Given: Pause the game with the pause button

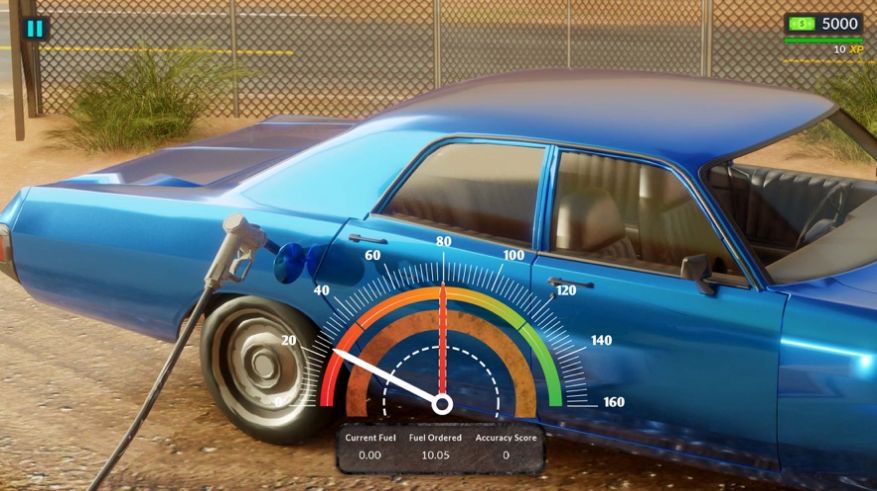Looking at the screenshot, I should (35, 28).
